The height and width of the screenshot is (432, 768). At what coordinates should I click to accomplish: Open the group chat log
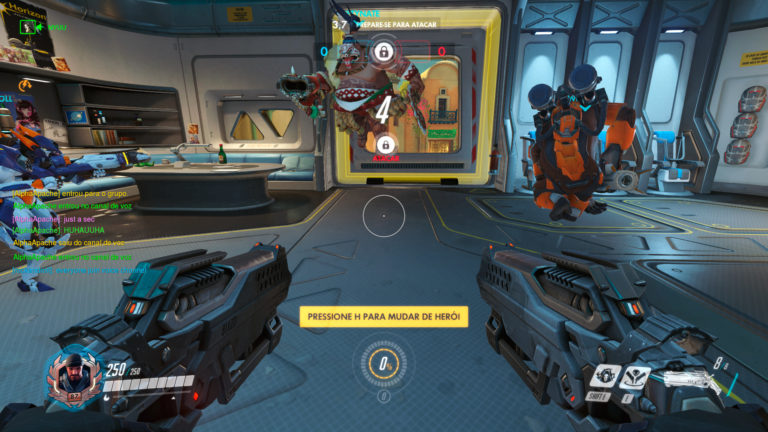[x=70, y=230]
